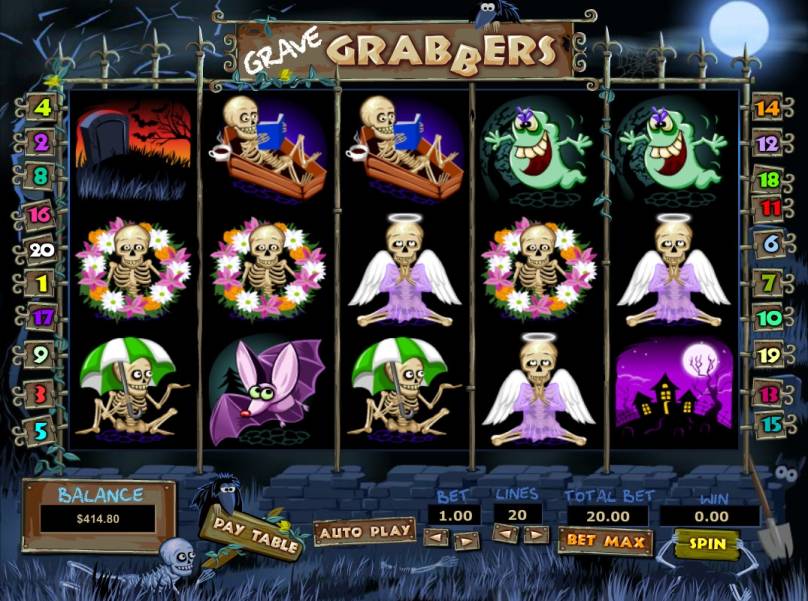Select payline marker 14
Image resolution: width=808 pixels, height=601 pixels.
pos(766,108)
